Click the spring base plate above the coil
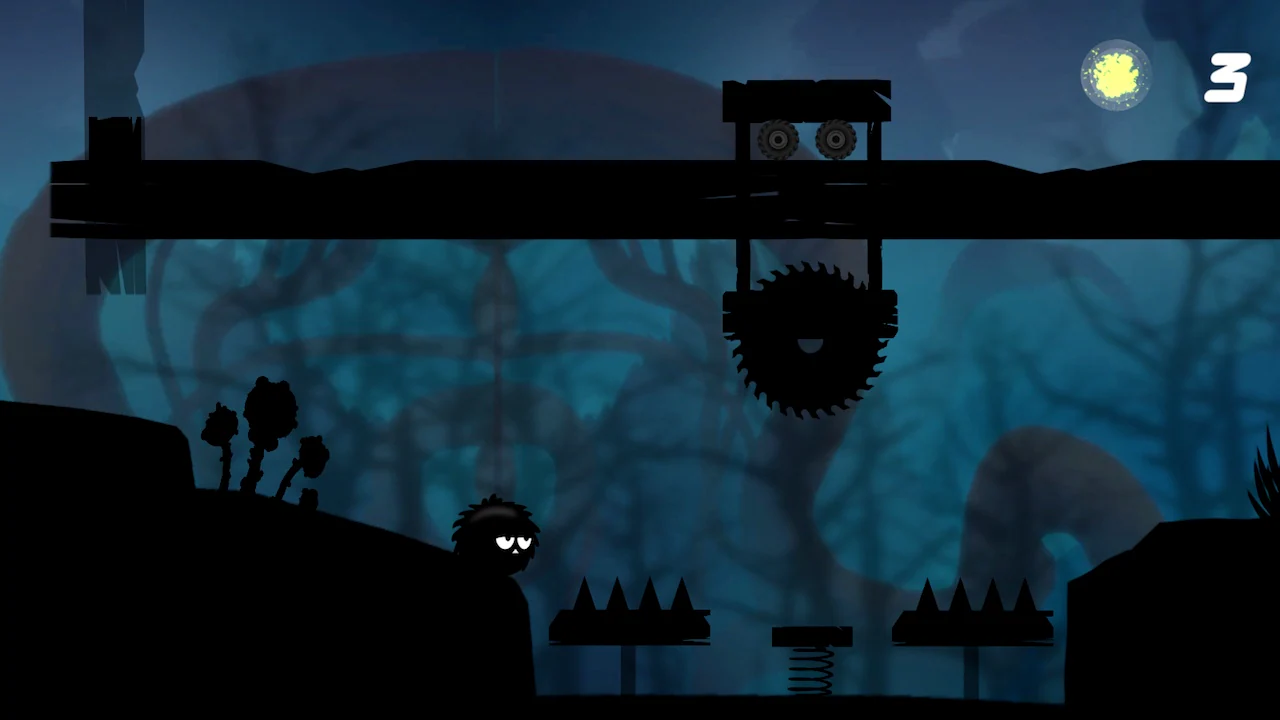 (811, 637)
